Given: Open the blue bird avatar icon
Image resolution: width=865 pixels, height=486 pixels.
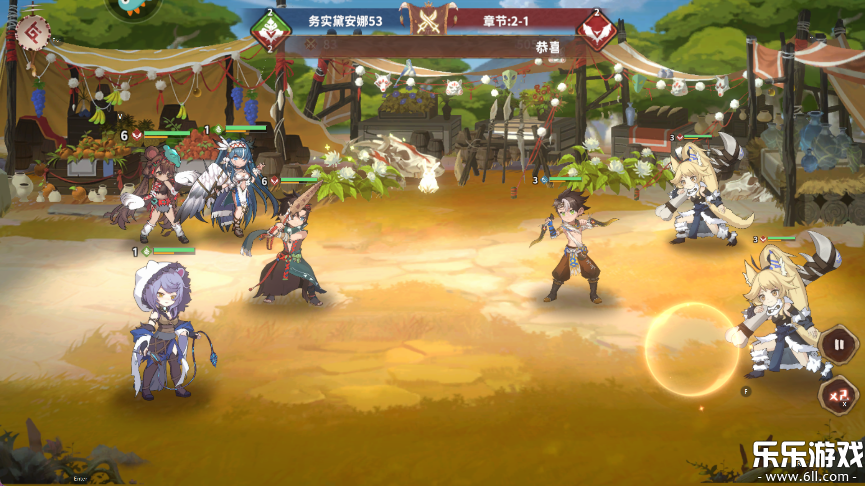Looking at the screenshot, I should 133,8.
